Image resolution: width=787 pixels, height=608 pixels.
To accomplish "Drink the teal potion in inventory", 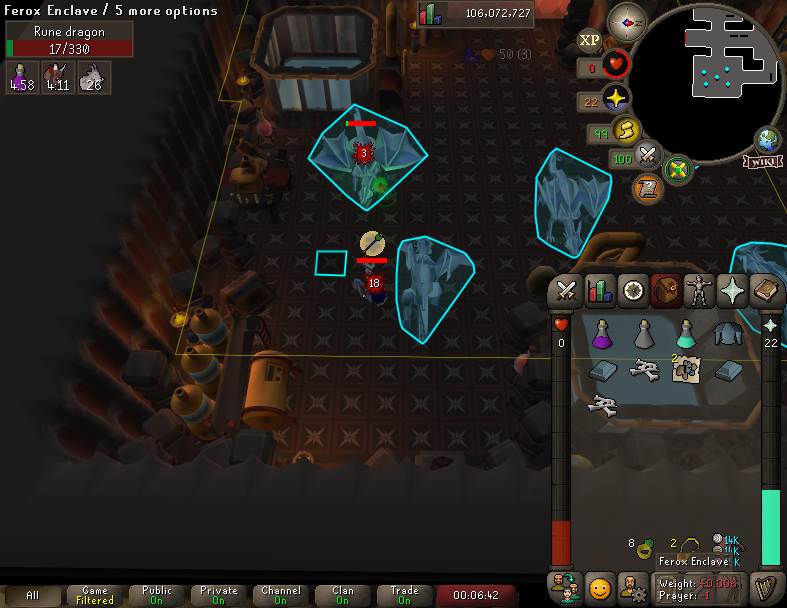I will [686, 333].
